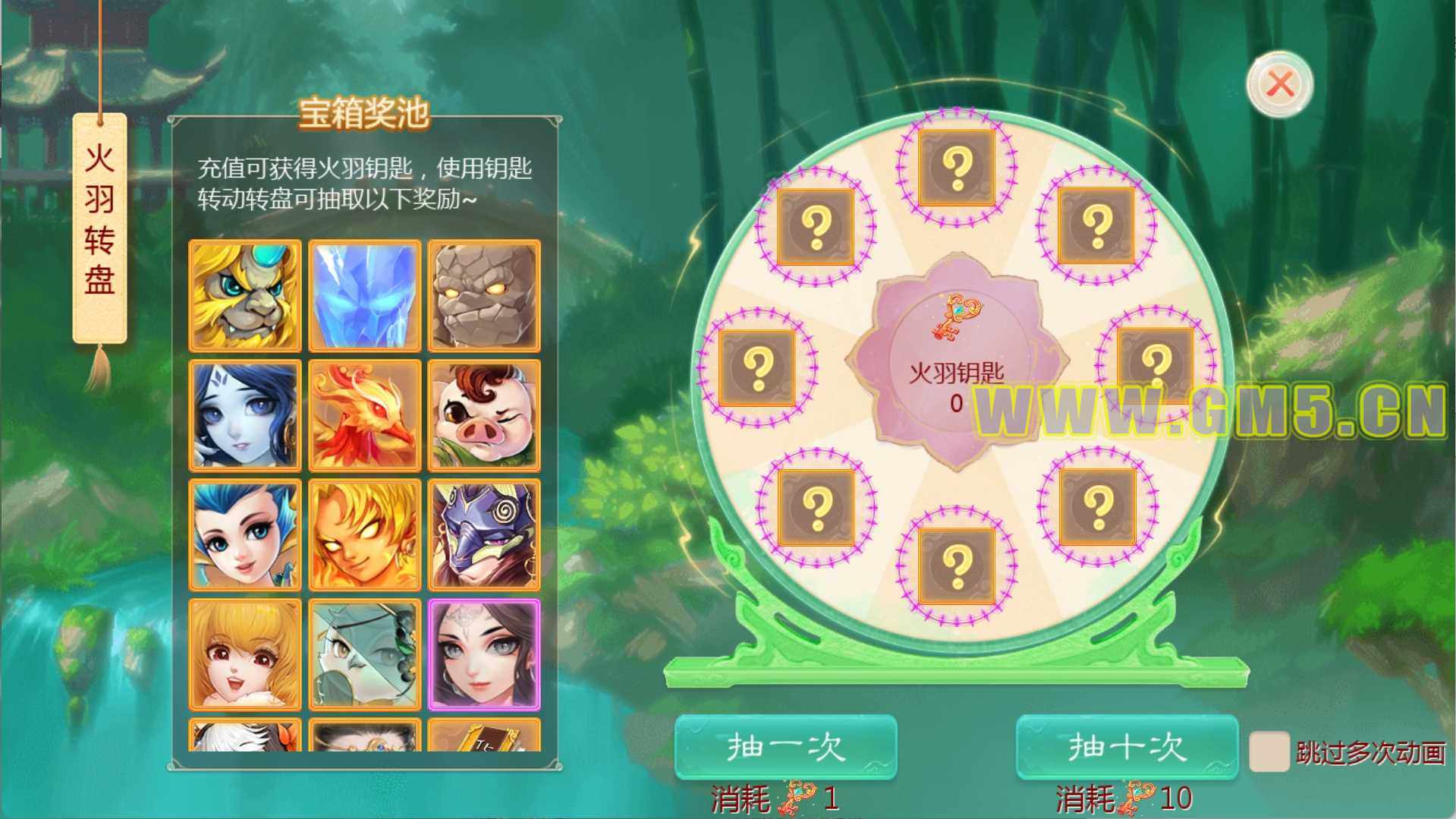1456x819 pixels.
Task: Select the dark-haired lady with purple frame
Action: (484, 654)
